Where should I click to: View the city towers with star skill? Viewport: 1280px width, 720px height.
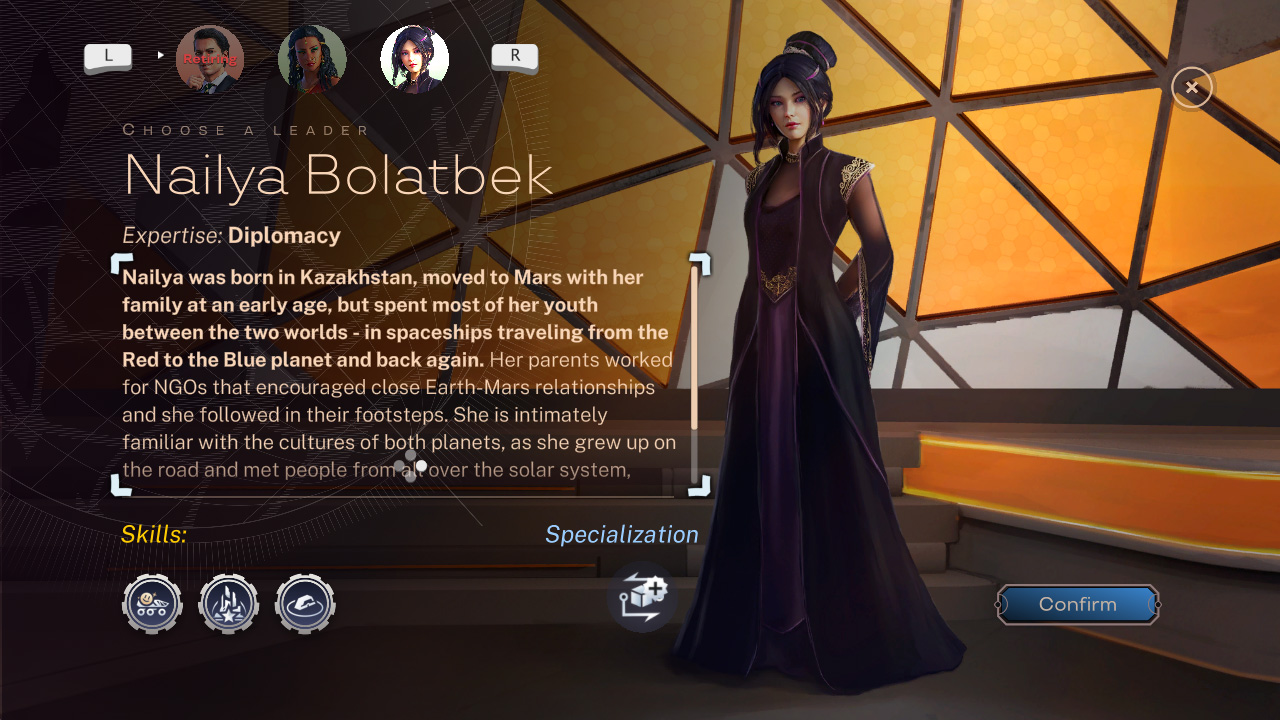[x=229, y=604]
